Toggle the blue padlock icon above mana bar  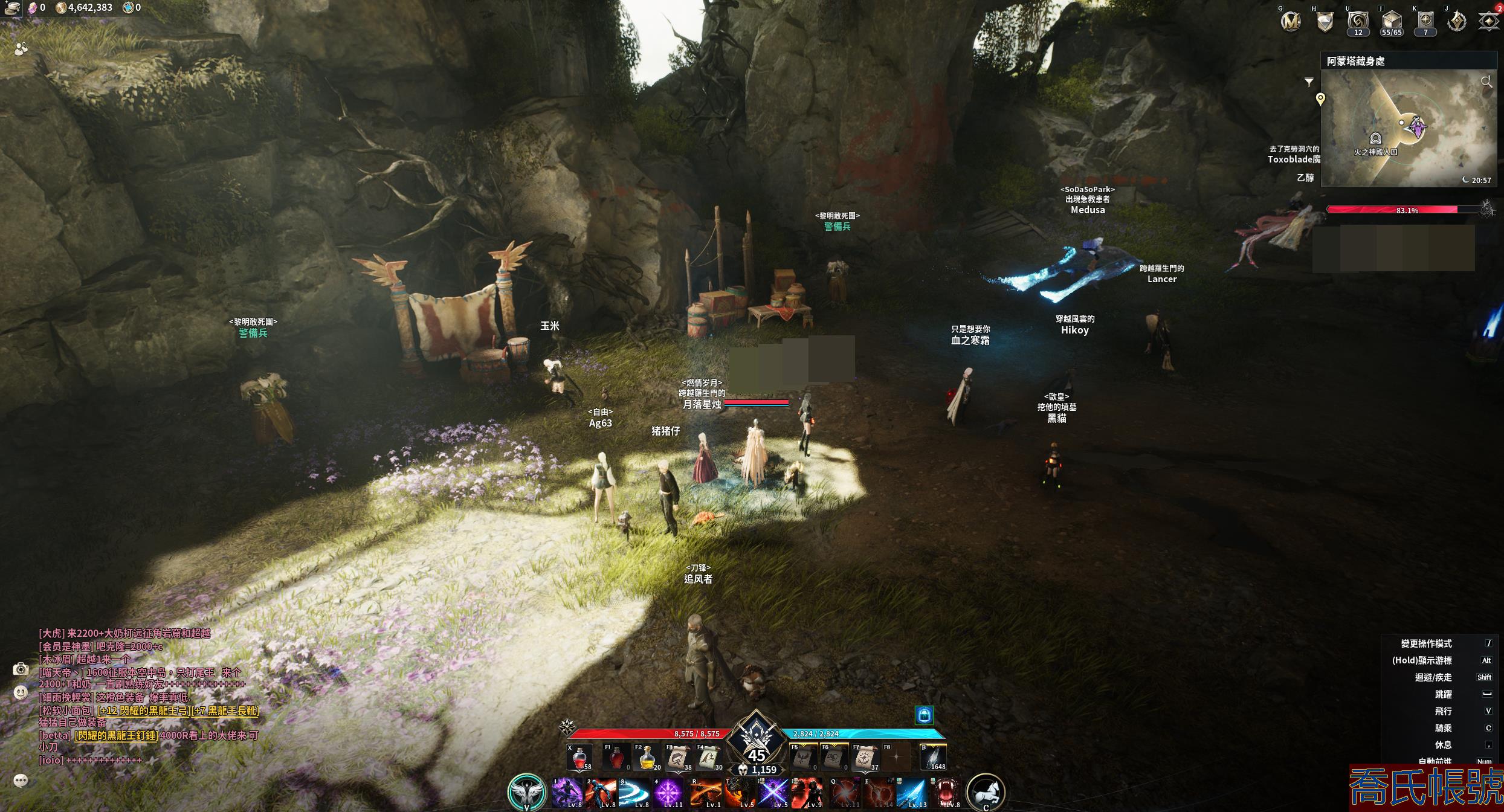pos(924,715)
